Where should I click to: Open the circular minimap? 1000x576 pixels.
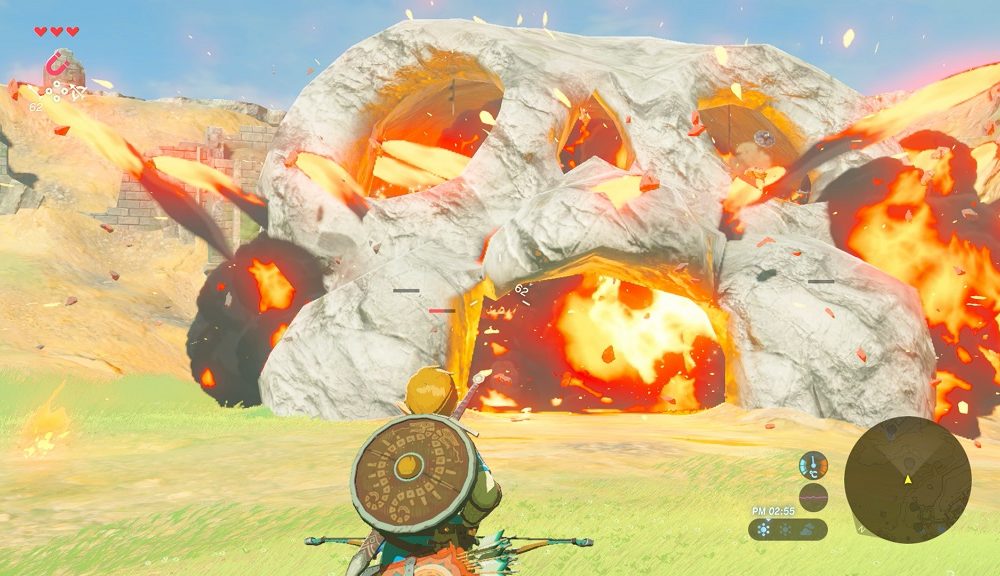907,479
